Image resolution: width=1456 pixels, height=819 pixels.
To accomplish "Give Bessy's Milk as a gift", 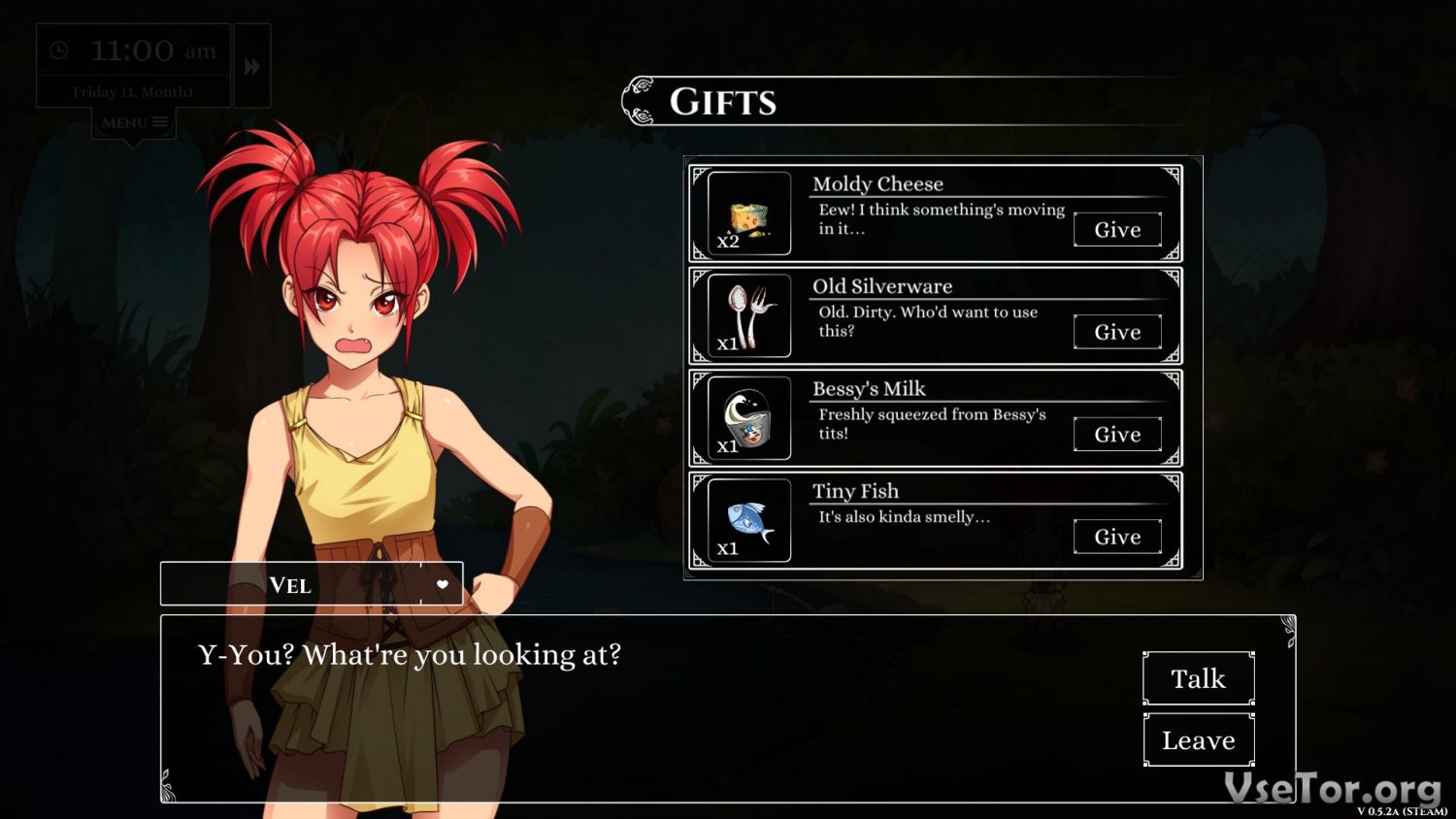I will point(1117,435).
